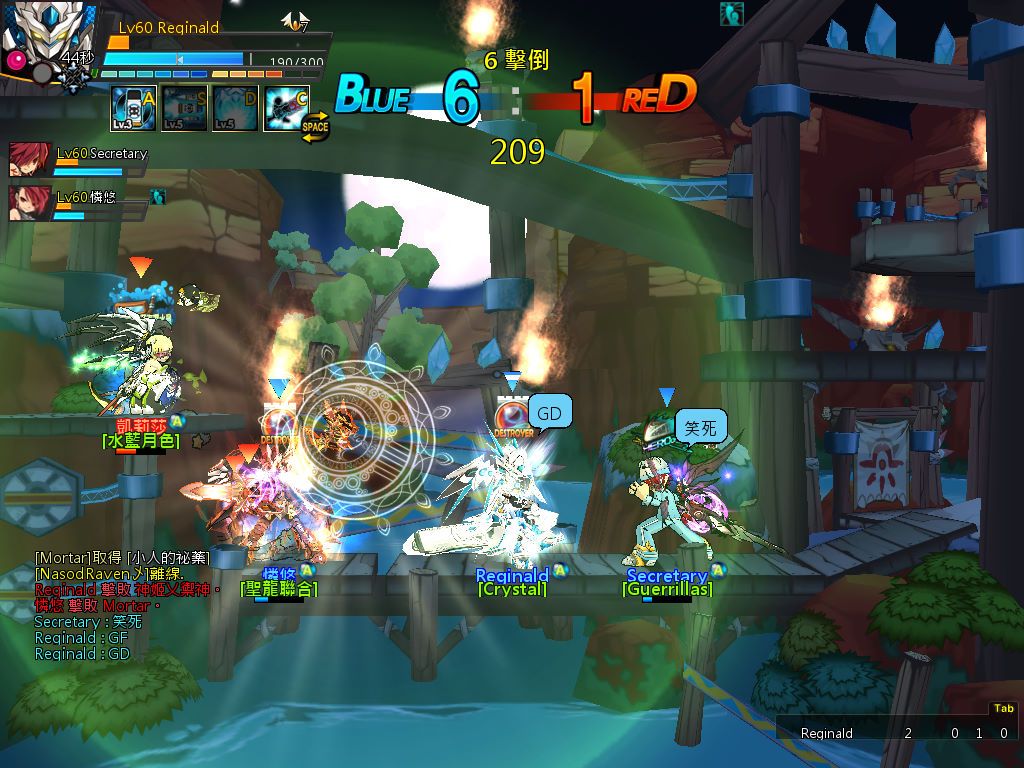Screen dimensions: 1024x768
Task: Trigger the cooldown skill in slot D
Action: click(x=235, y=108)
